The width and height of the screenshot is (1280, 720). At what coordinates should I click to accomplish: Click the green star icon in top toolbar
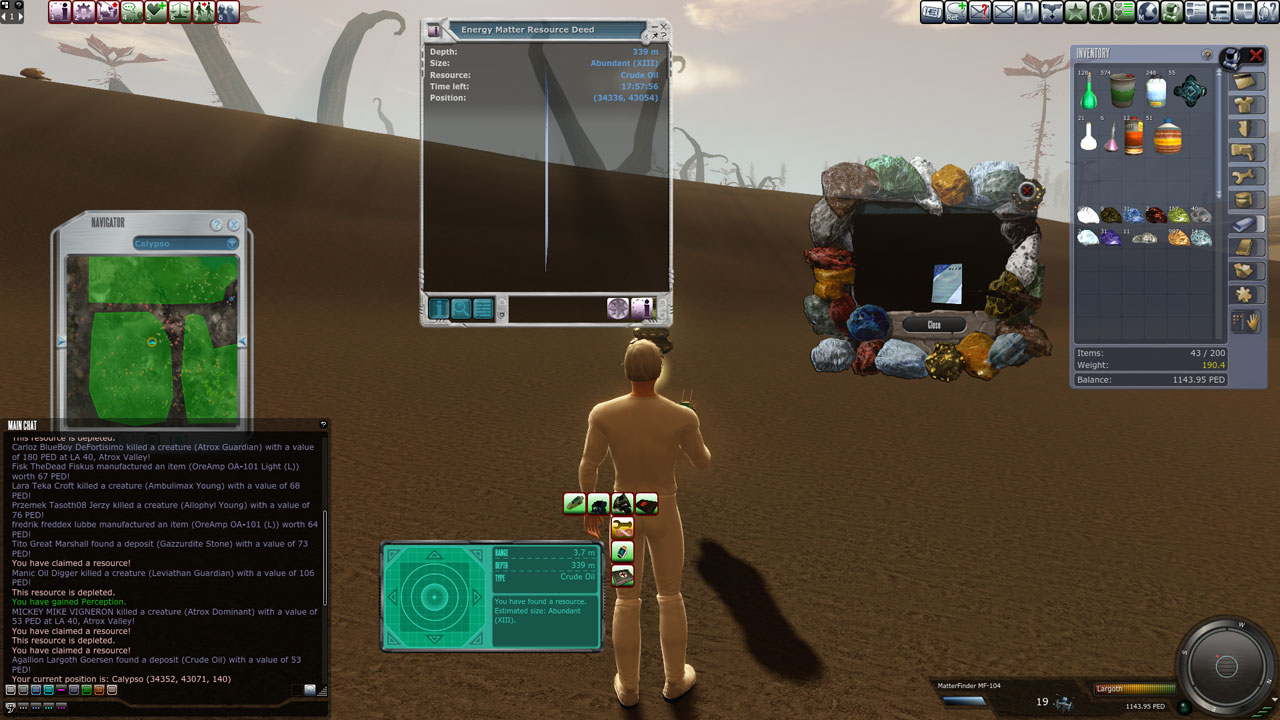click(1076, 12)
